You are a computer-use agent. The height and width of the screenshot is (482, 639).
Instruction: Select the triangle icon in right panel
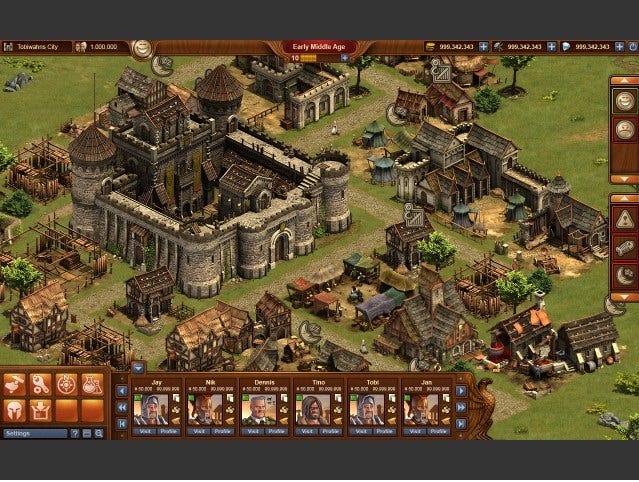[624, 219]
